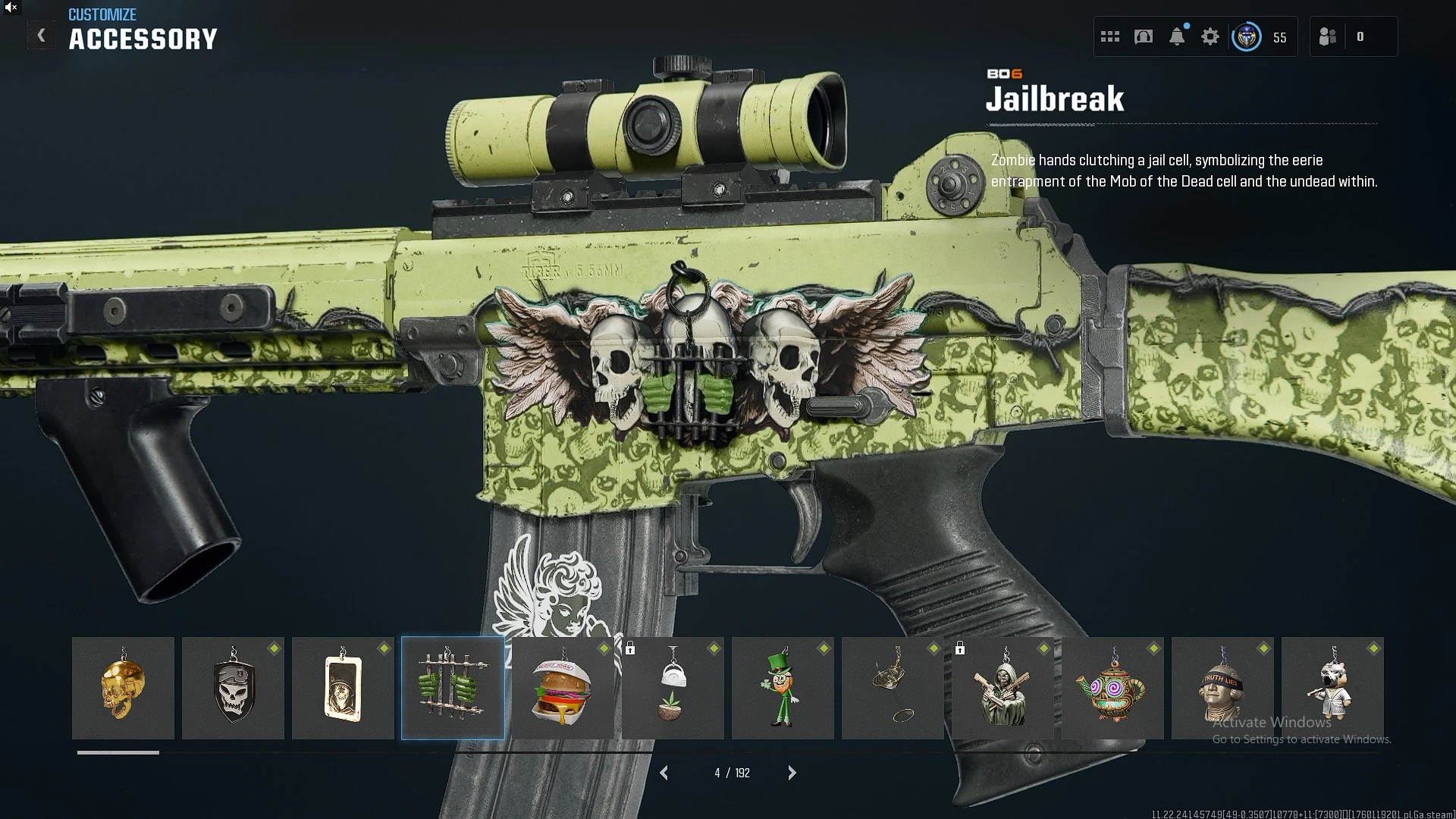Select the golden skull charm
Image resolution: width=1456 pixels, height=819 pixels.
(x=123, y=688)
